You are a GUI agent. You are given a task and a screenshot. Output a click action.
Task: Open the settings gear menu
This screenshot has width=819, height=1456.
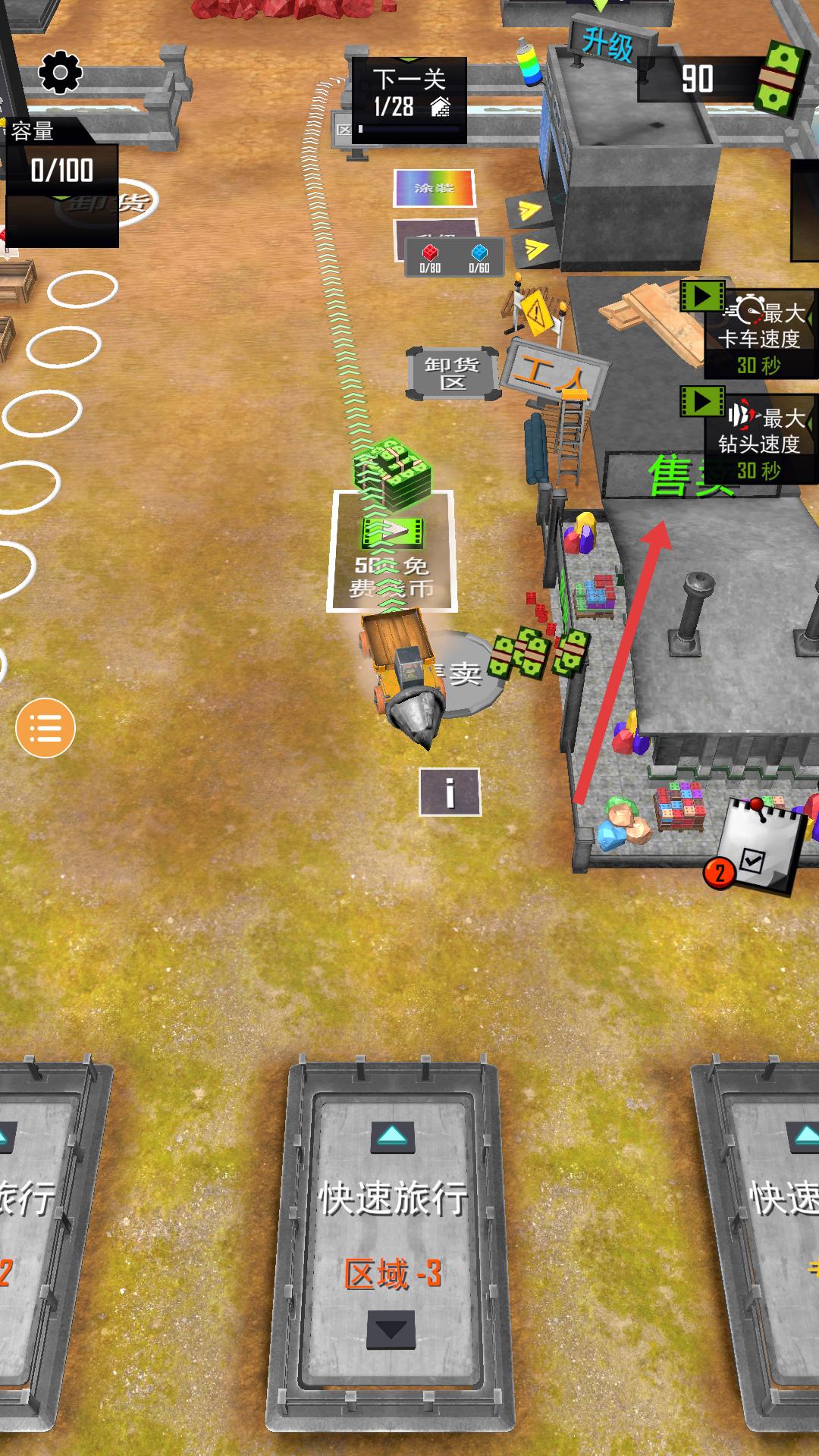[x=60, y=73]
